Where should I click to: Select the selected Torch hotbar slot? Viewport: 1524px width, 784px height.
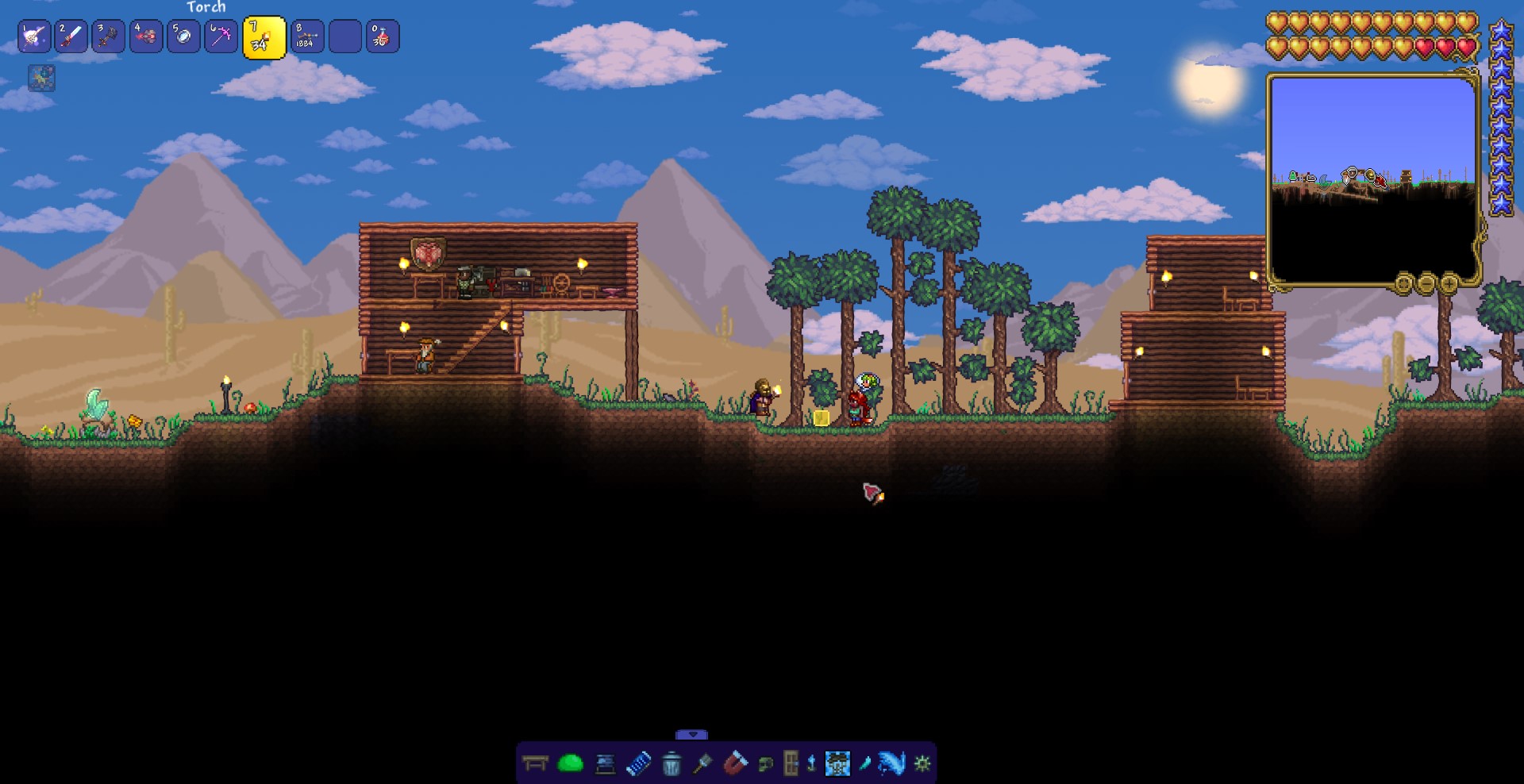pos(264,37)
